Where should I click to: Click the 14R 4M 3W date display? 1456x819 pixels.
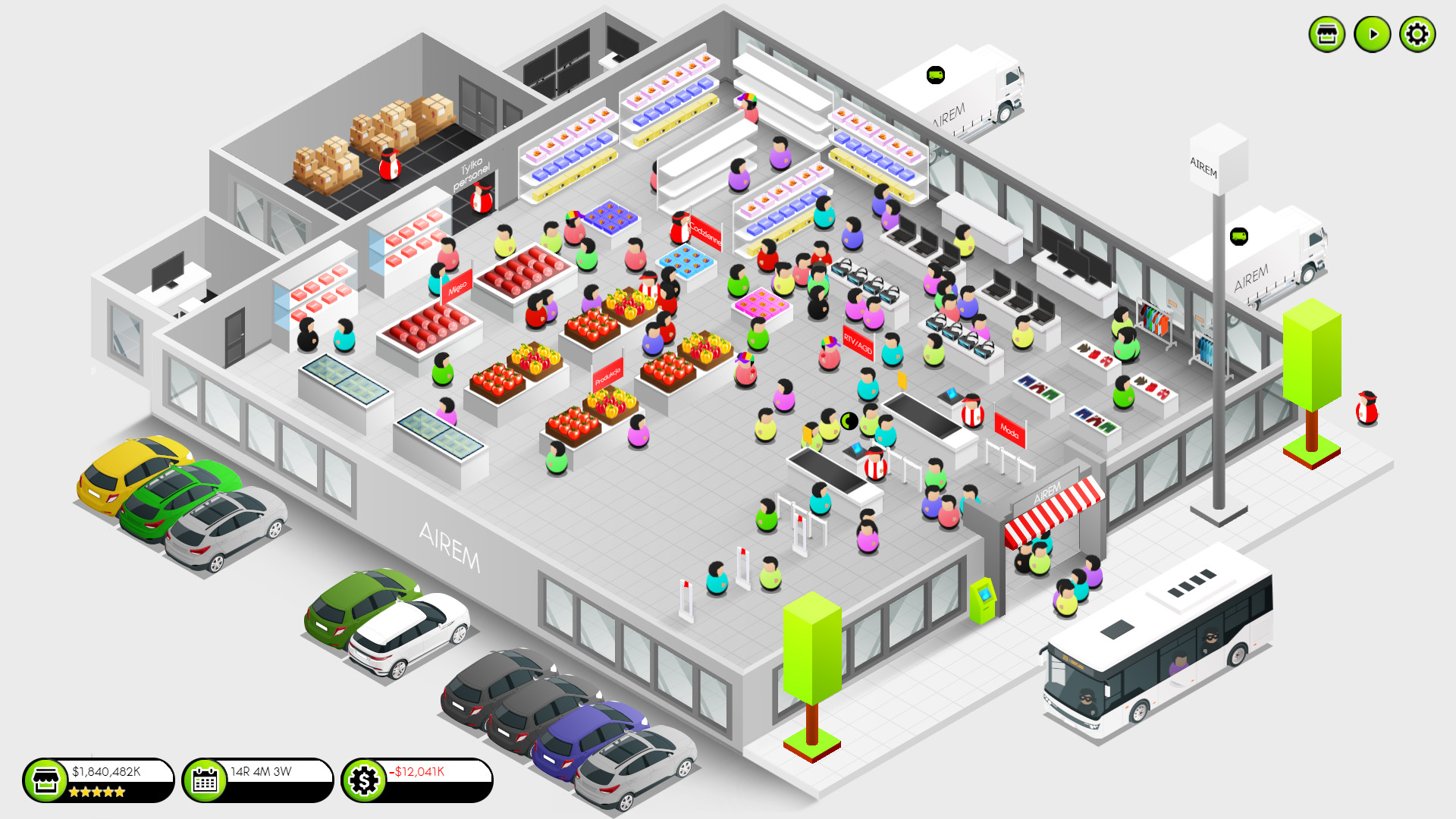point(260,770)
